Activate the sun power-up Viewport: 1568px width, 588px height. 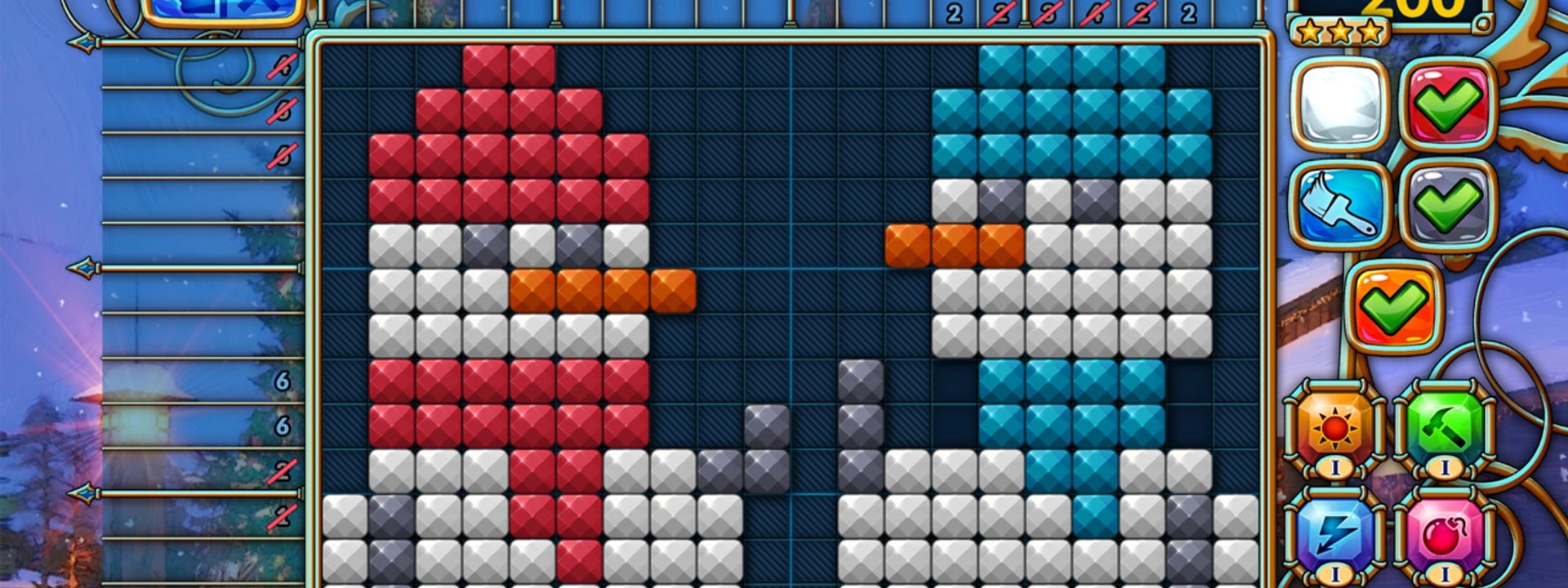[1336, 427]
